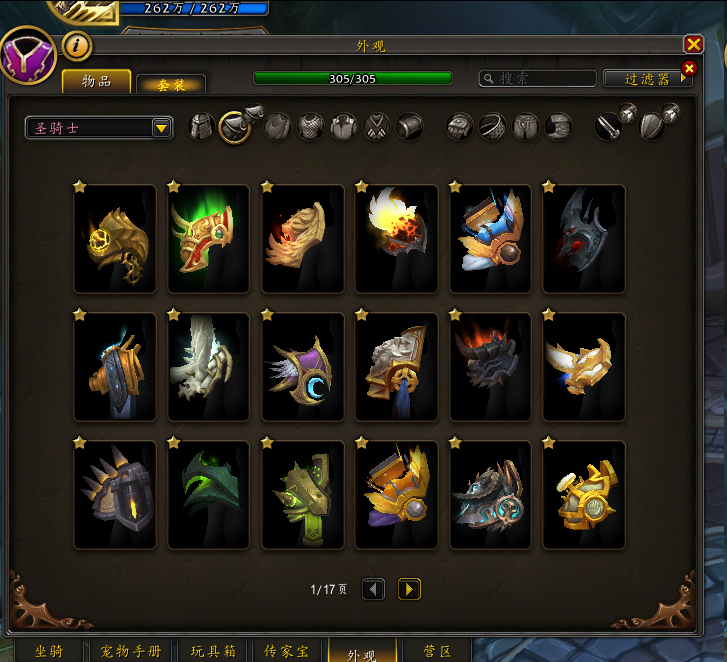This screenshot has height=662, width=727.
Task: Select the green-flamed shoulder armor appearance
Action: point(208,239)
